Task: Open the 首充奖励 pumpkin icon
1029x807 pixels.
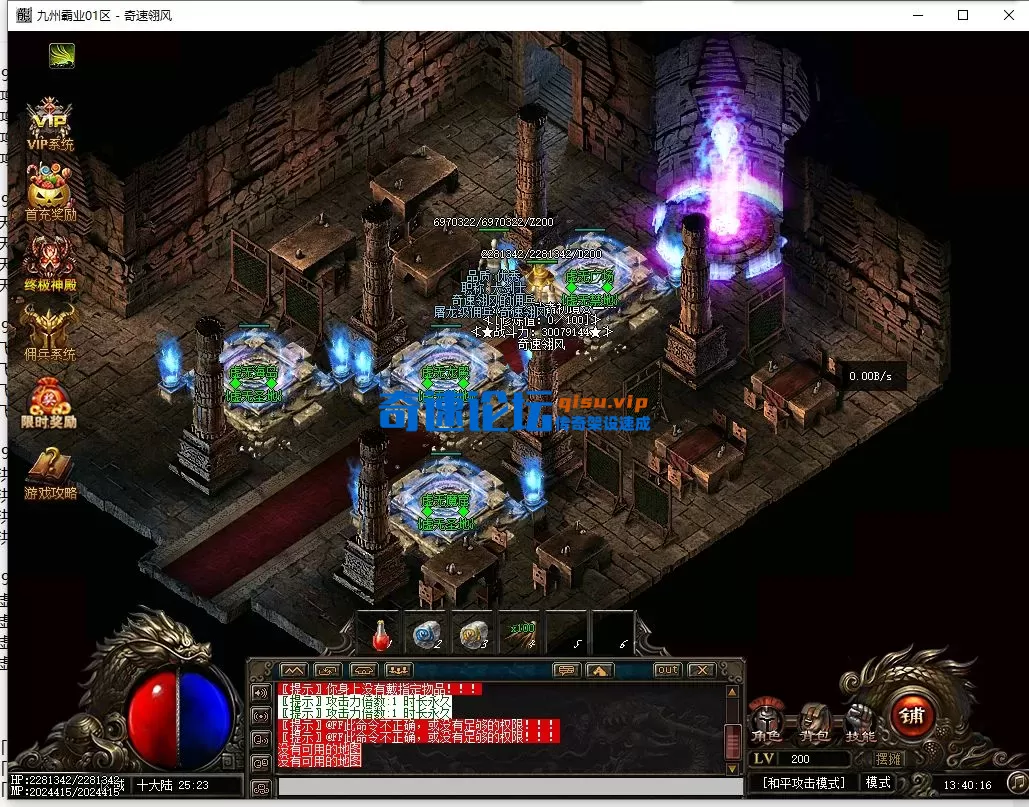Action: click(x=50, y=193)
